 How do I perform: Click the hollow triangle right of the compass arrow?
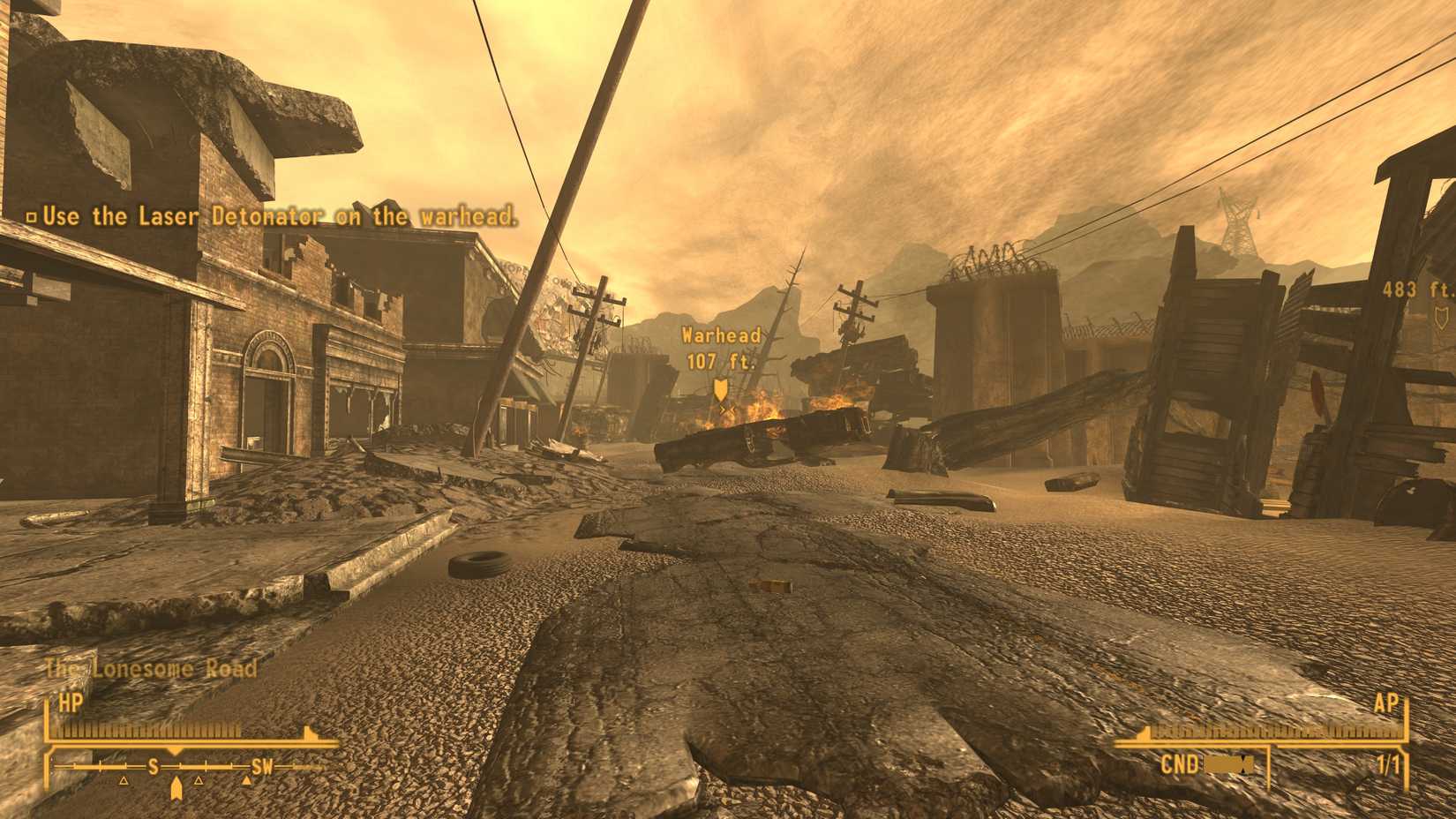199,781
